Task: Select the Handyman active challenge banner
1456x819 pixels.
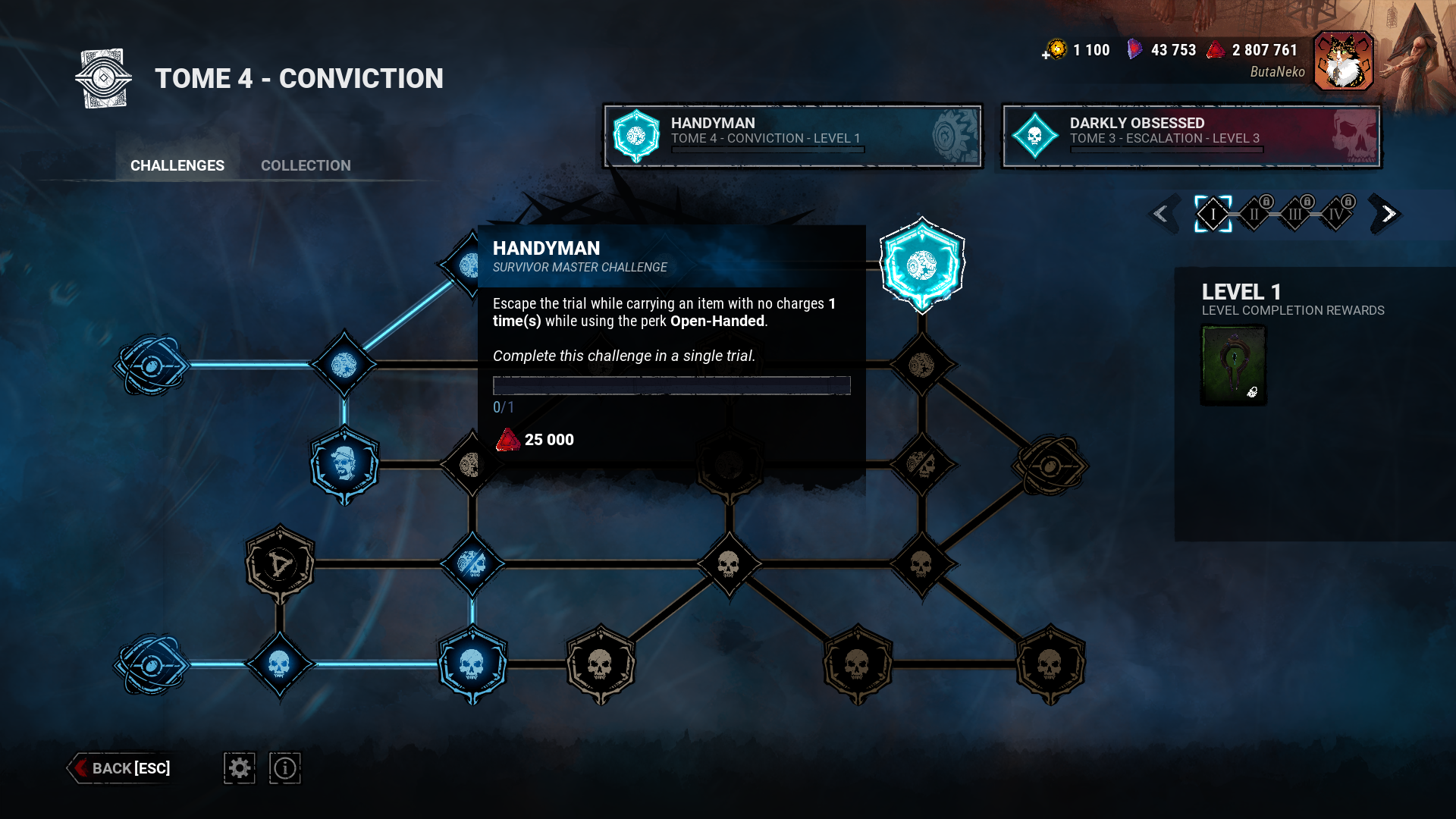Action: point(792,136)
